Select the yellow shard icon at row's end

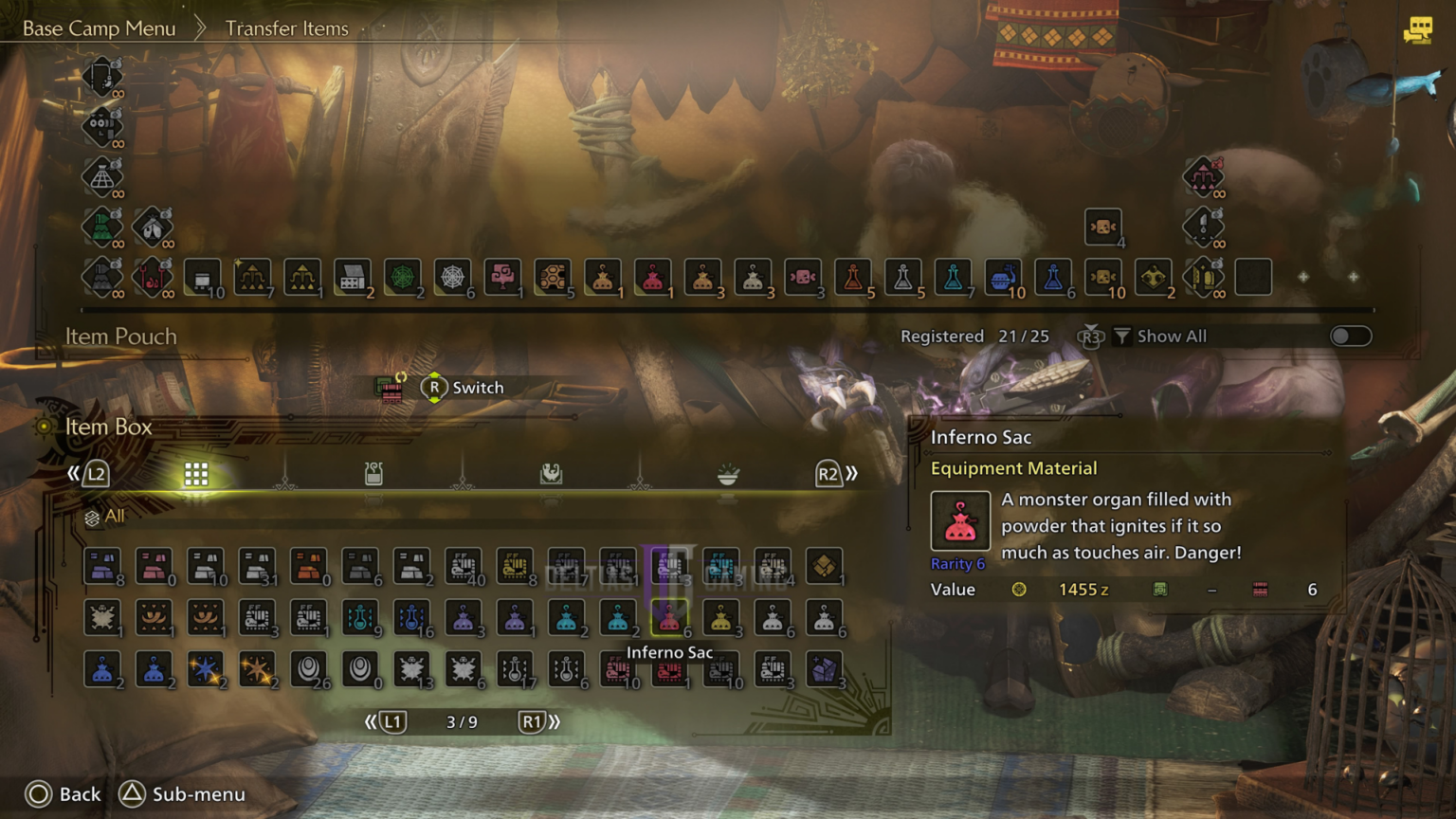coord(826,566)
